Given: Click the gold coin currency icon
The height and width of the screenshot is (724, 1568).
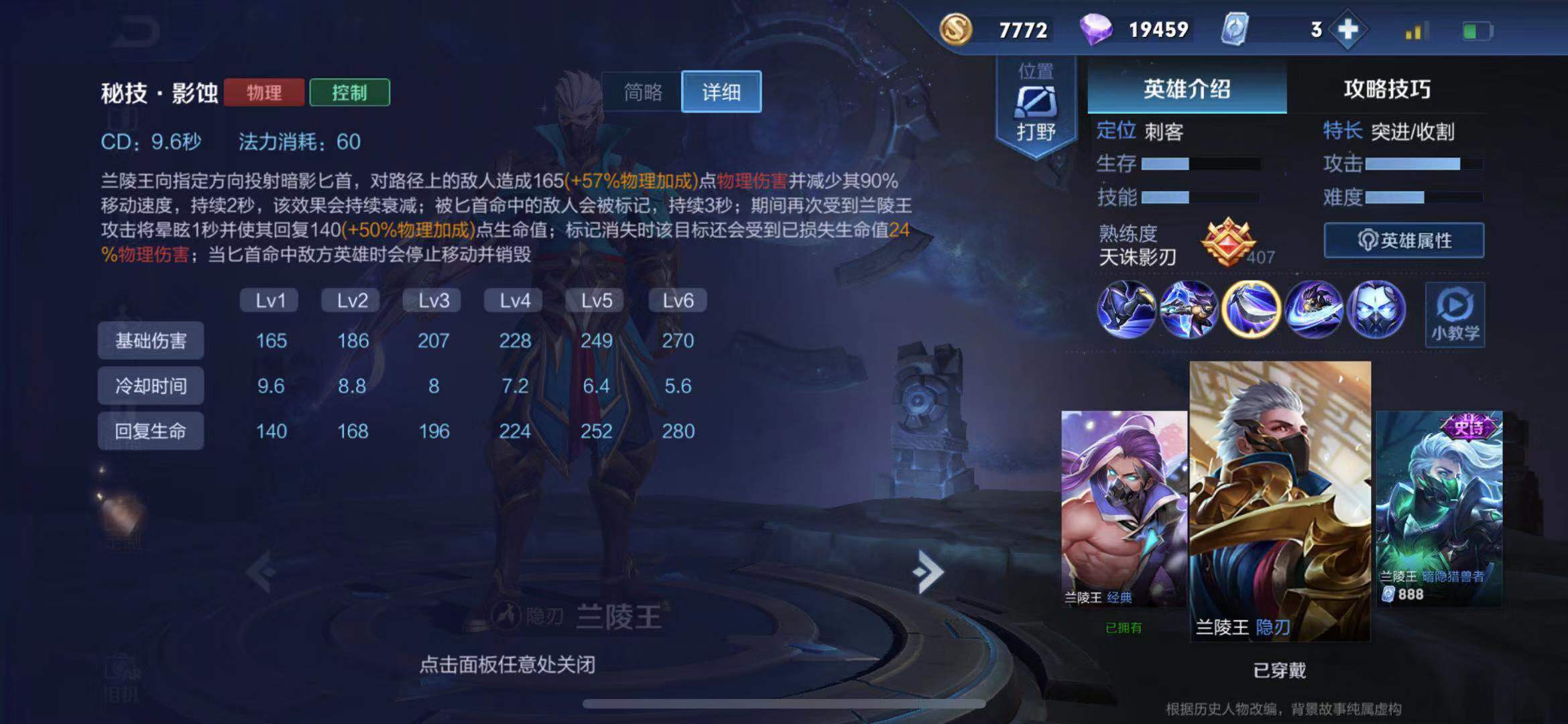Looking at the screenshot, I should (x=957, y=29).
